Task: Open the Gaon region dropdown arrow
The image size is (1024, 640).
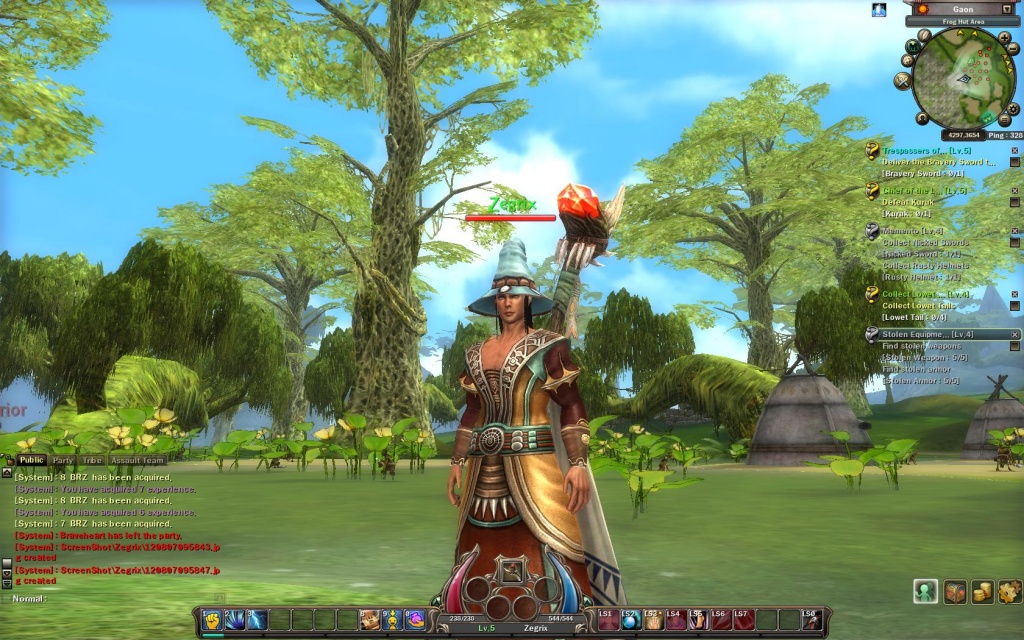Action: click(1006, 8)
